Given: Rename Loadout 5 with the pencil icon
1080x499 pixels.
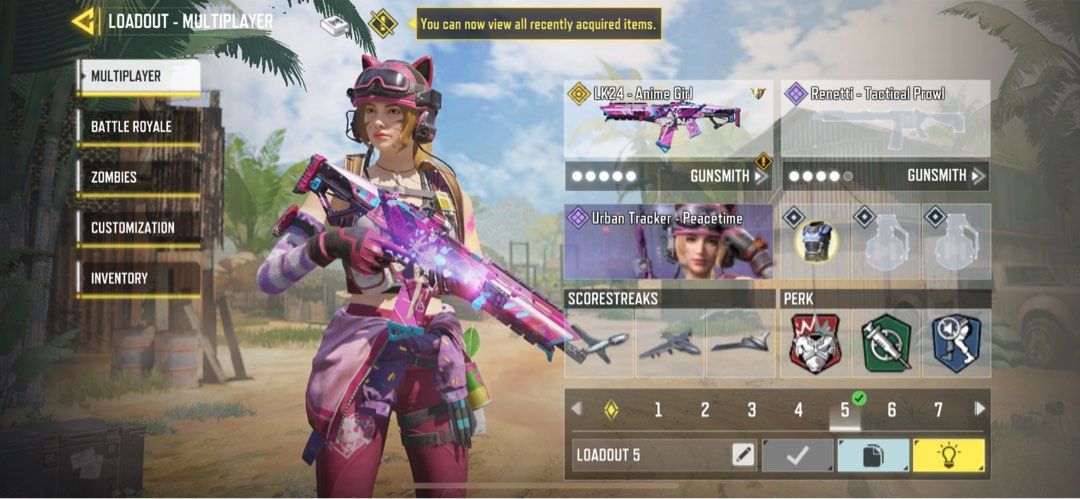Looking at the screenshot, I should (x=743, y=455).
